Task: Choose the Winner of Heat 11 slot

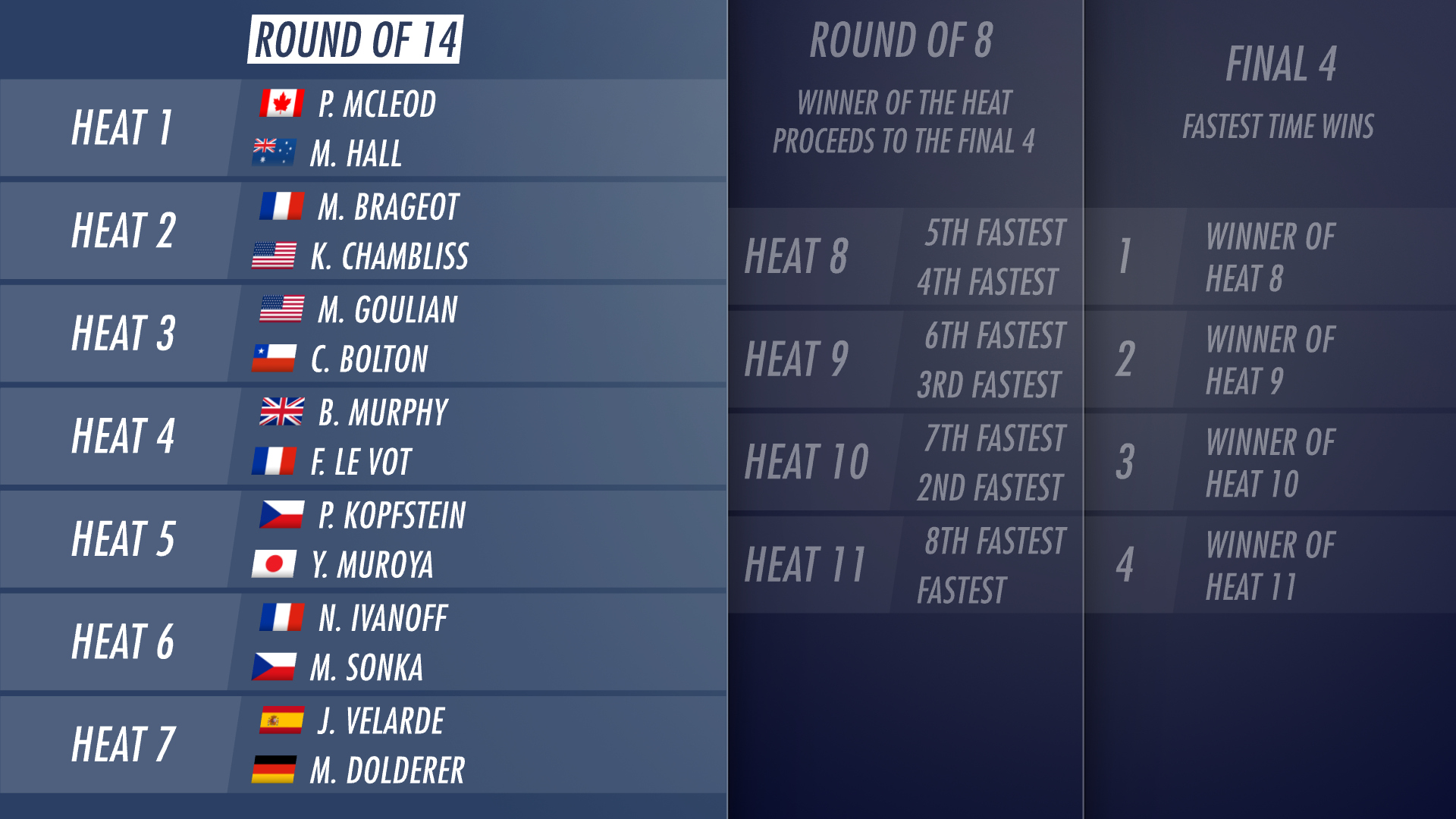Action: coord(1270,566)
